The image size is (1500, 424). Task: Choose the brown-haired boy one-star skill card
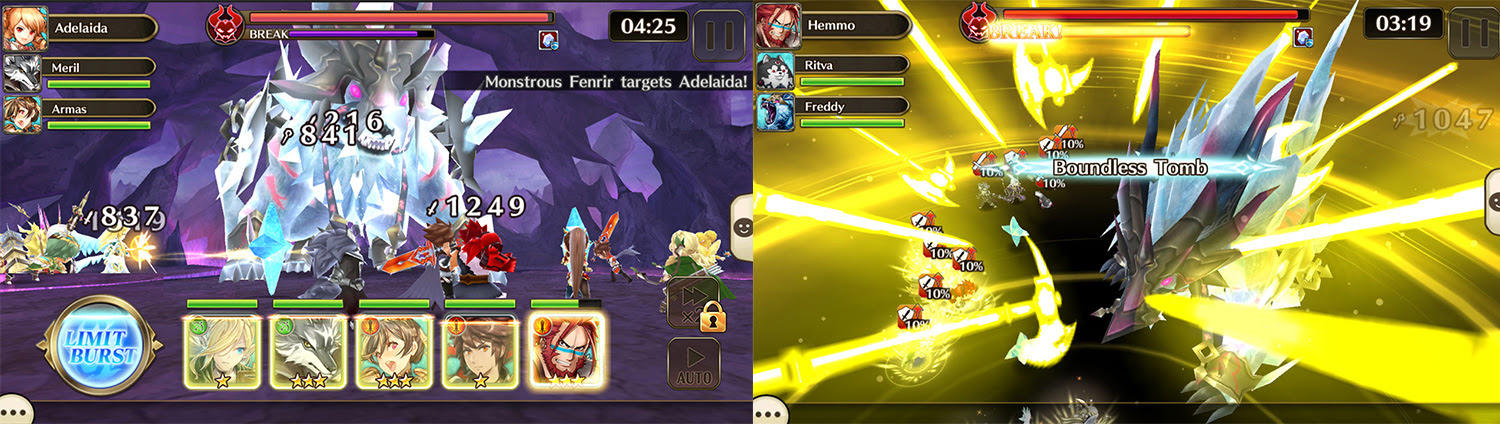point(480,351)
